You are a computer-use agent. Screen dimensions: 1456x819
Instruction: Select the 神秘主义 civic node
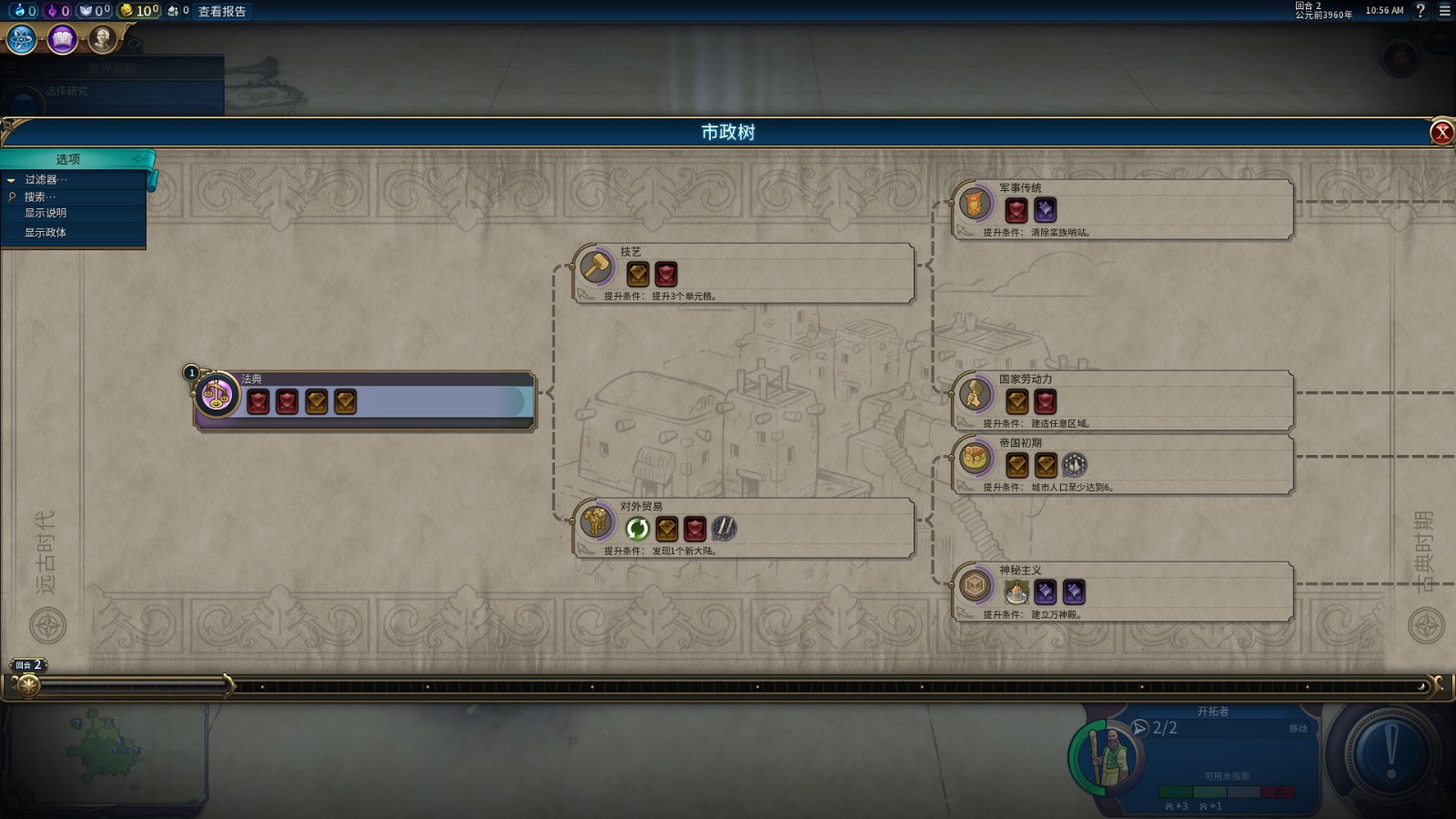[x=1122, y=591]
